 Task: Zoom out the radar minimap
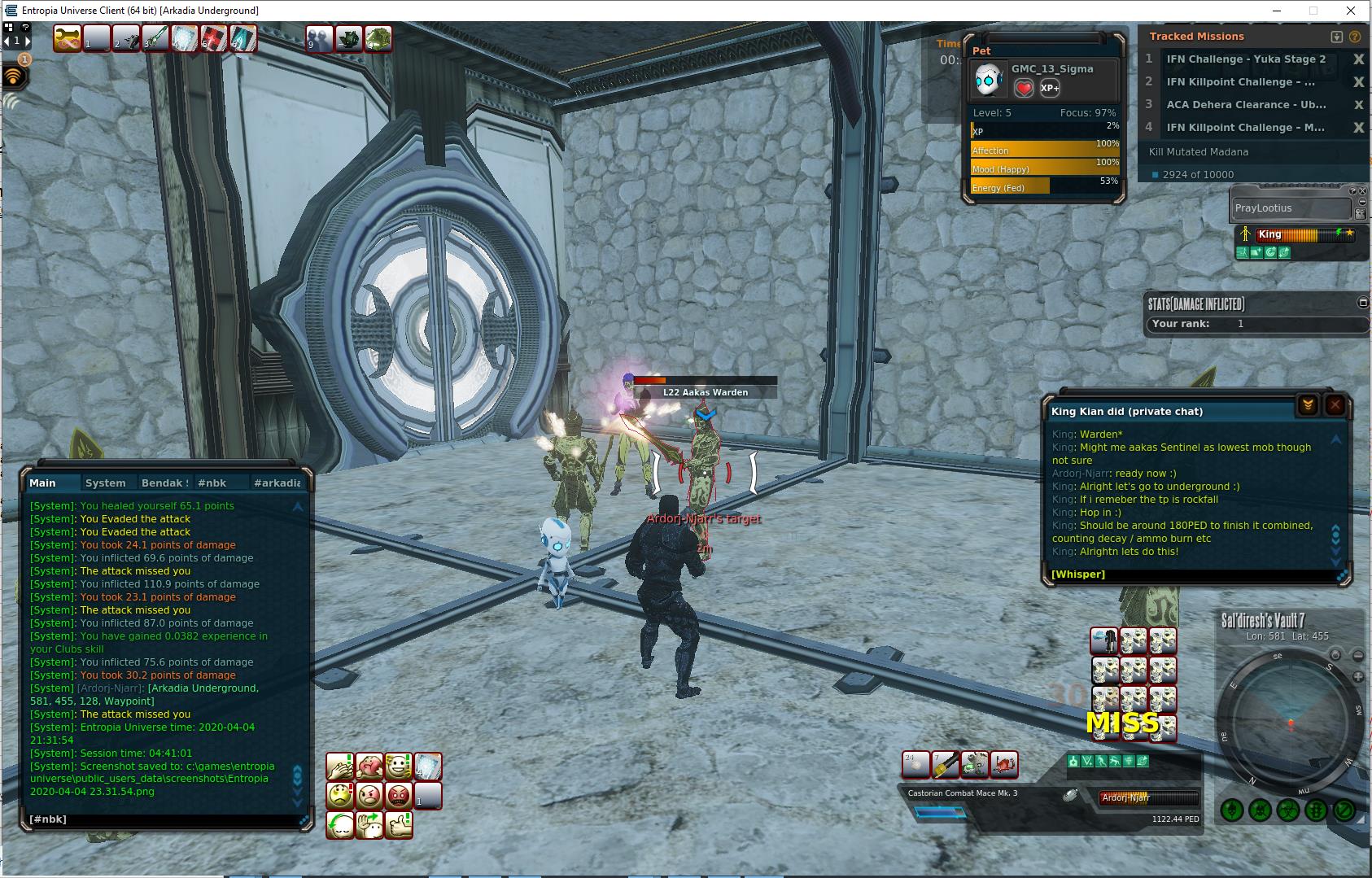(1357, 655)
